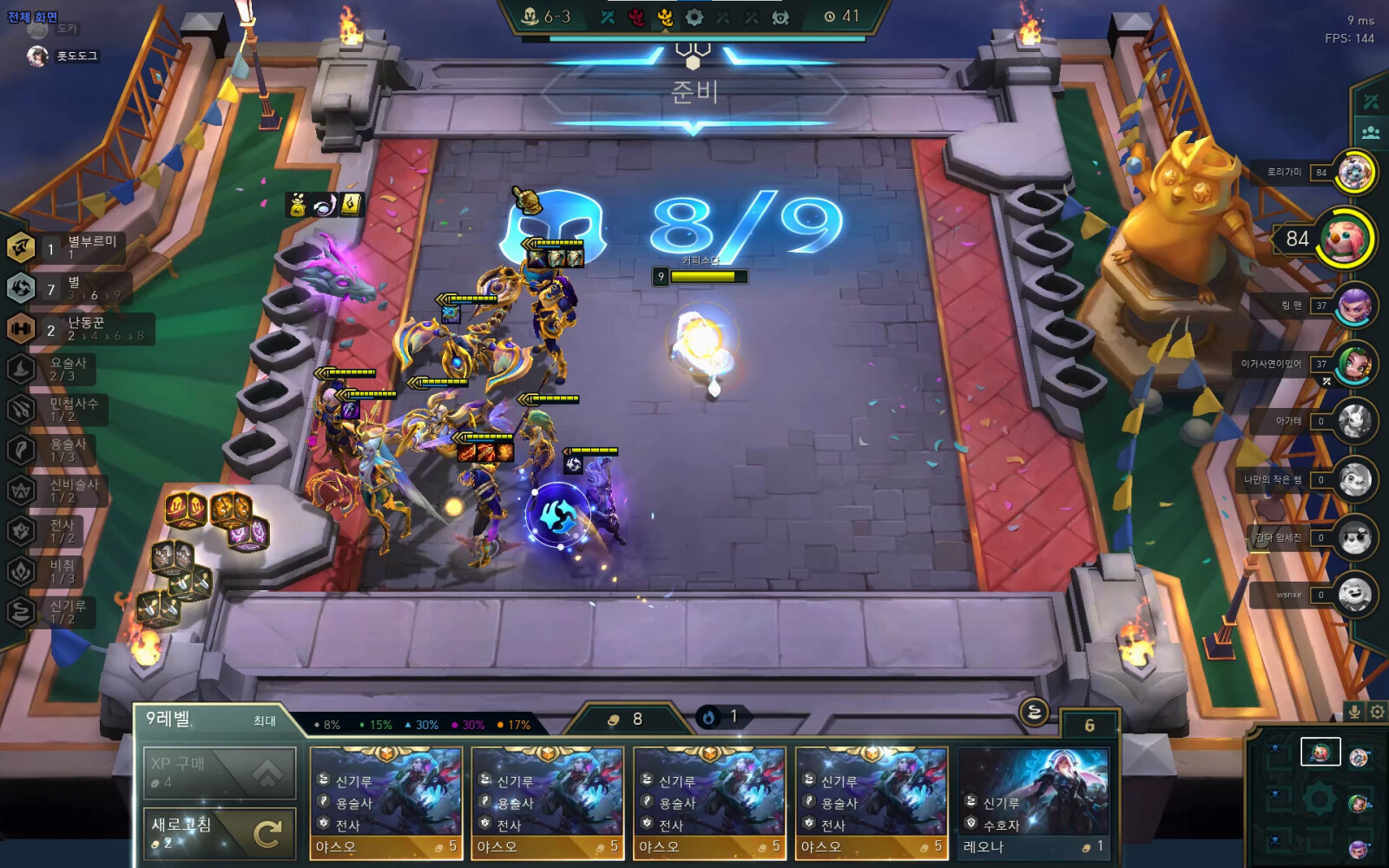
Task: Click the 새로고침 shop refresh button
Action: point(220,833)
